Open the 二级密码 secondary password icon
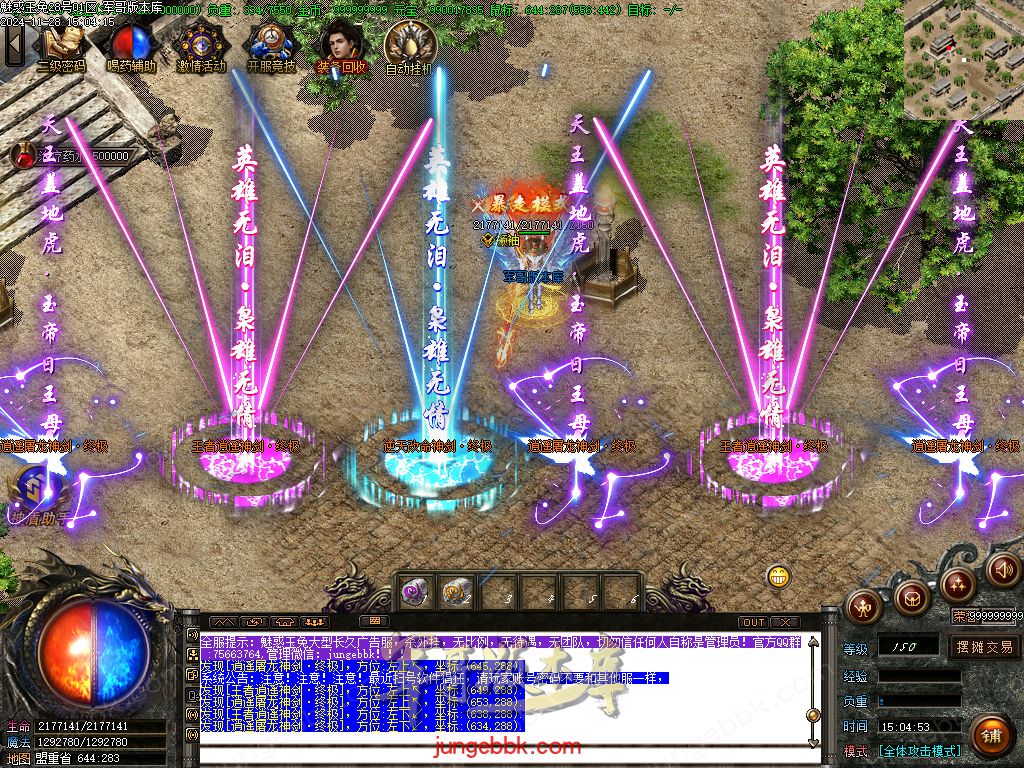The height and width of the screenshot is (768, 1024). pos(61,45)
